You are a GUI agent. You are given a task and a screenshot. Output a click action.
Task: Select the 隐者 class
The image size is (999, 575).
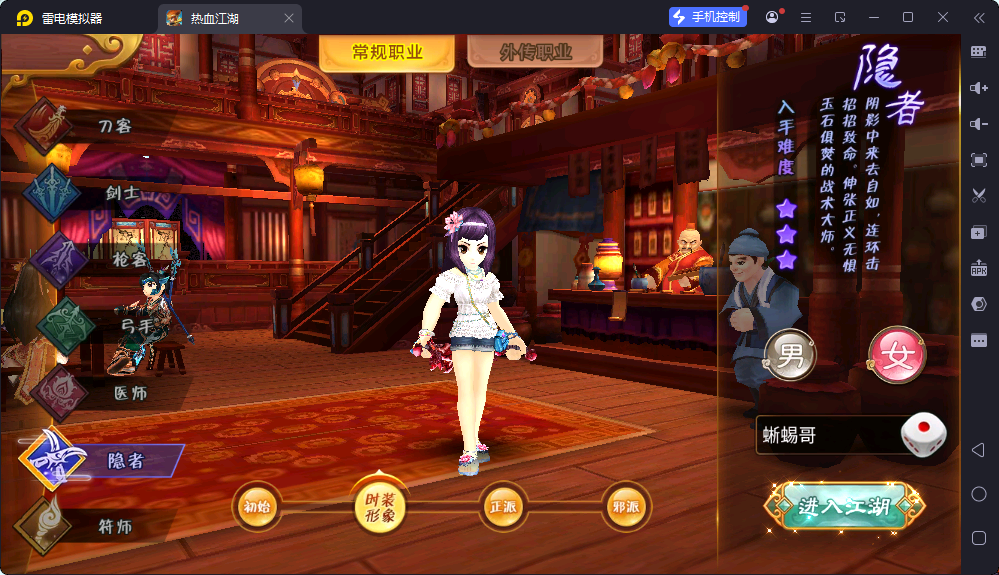point(126,460)
